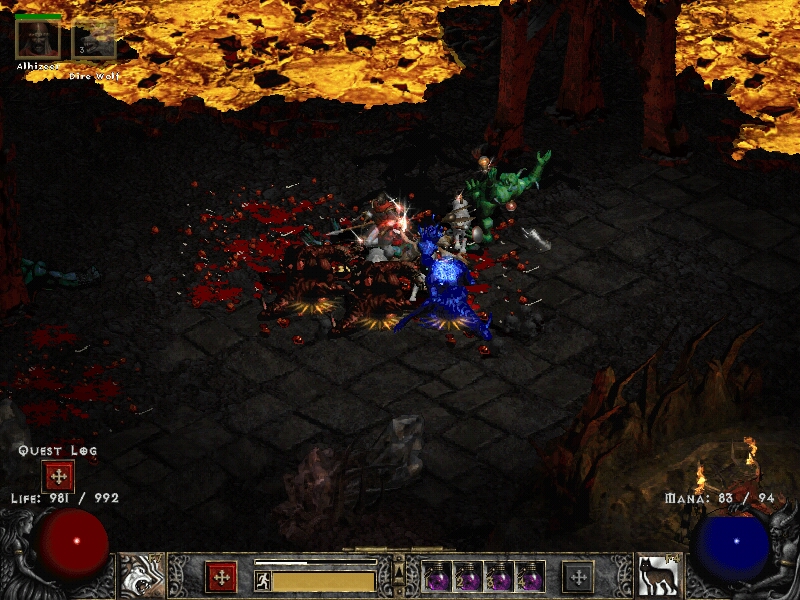Screen dimensions: 800x600
Task: Toggle the run/walk button
Action: click(263, 580)
